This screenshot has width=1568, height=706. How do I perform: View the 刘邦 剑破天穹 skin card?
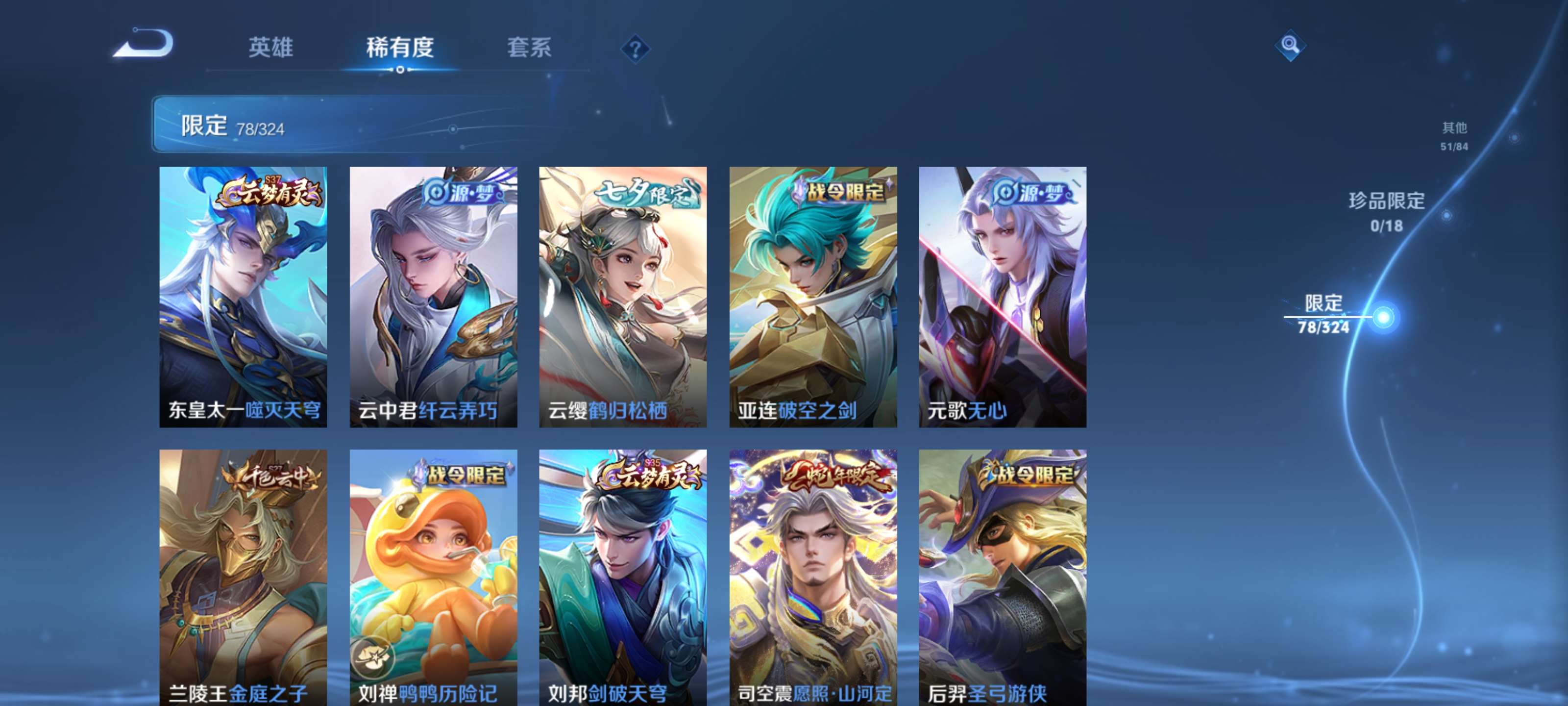[x=623, y=578]
